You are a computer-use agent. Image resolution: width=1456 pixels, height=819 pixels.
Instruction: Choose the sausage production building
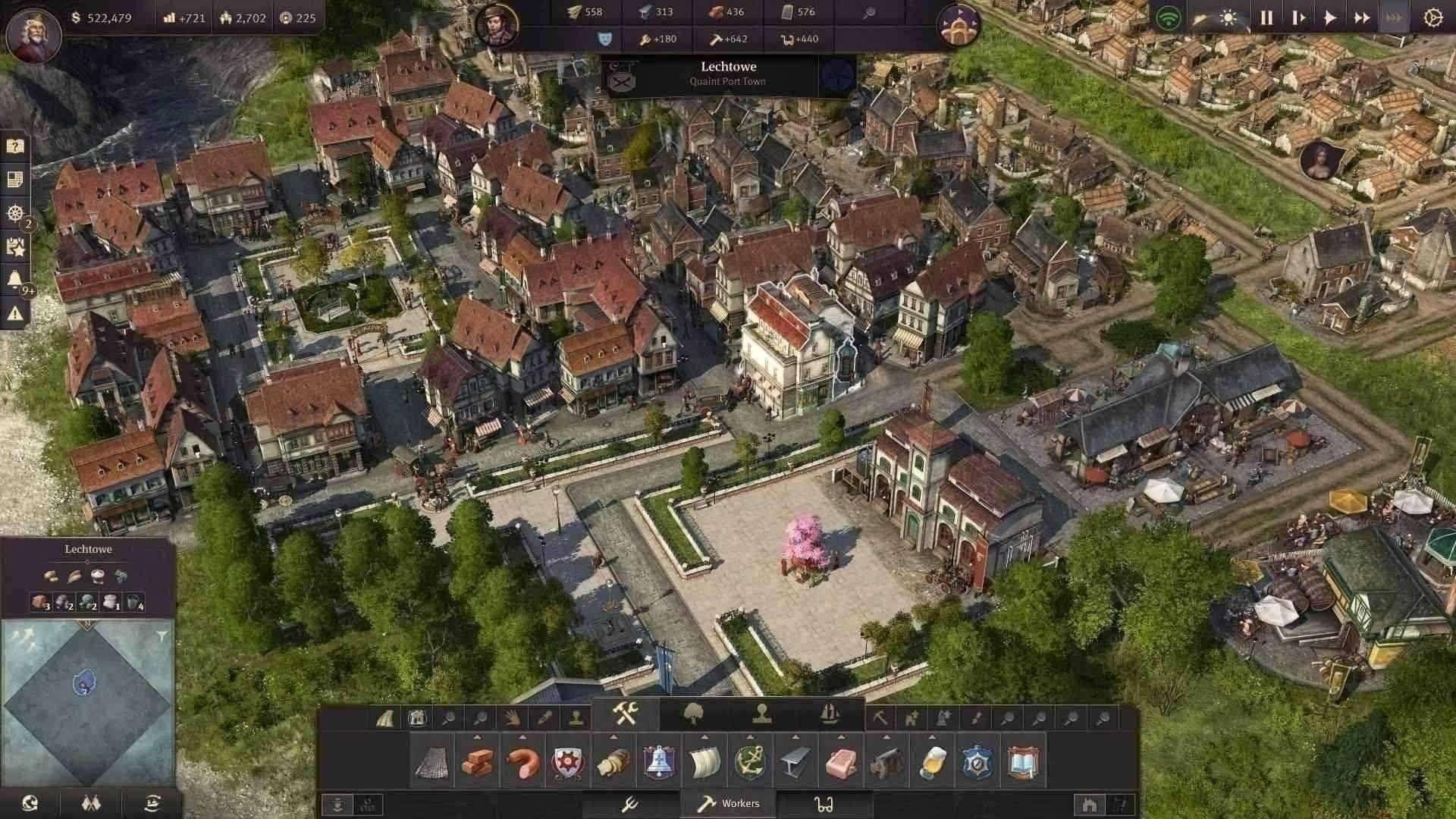[x=522, y=762]
